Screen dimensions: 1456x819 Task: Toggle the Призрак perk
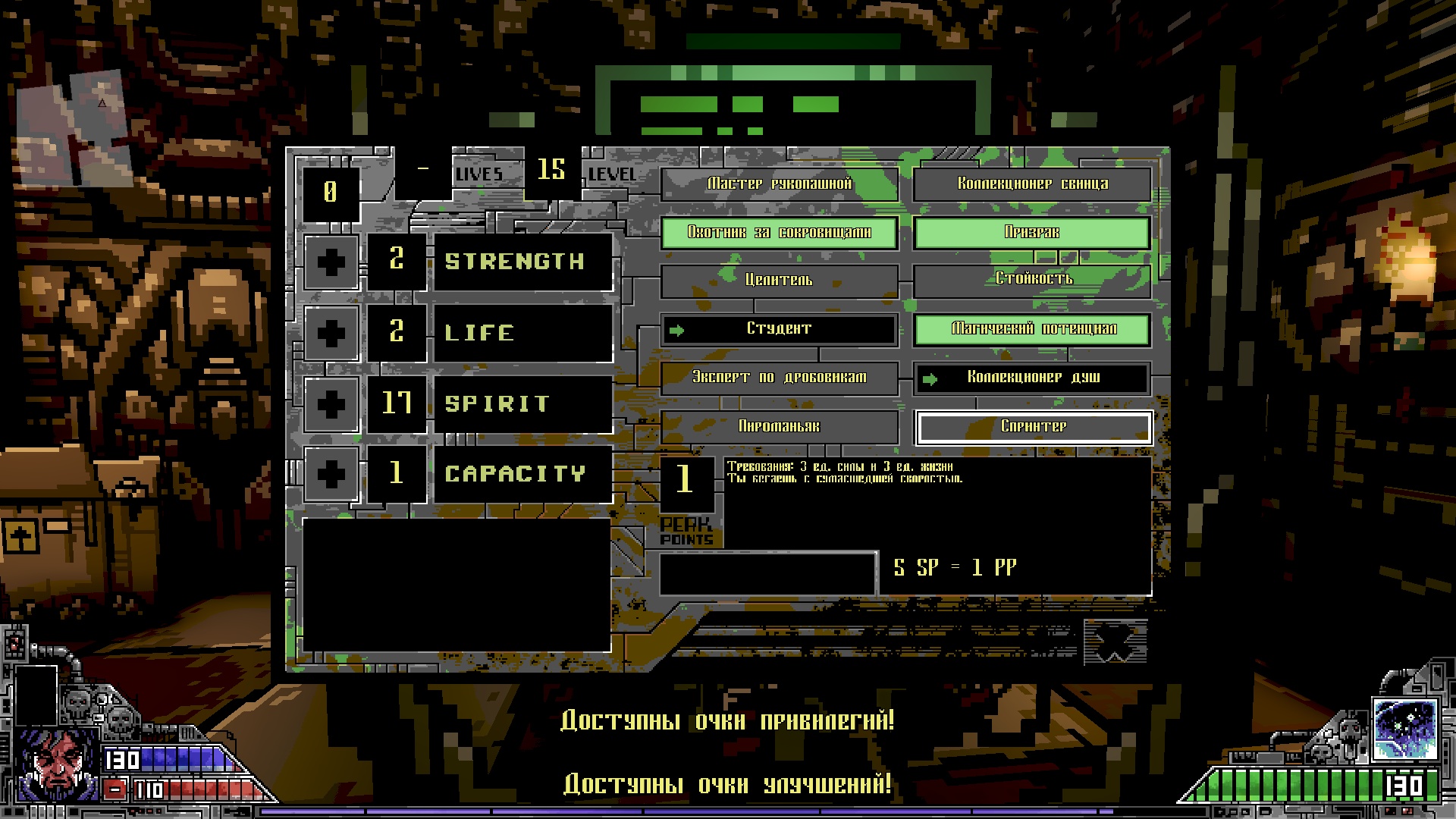click(x=1032, y=232)
